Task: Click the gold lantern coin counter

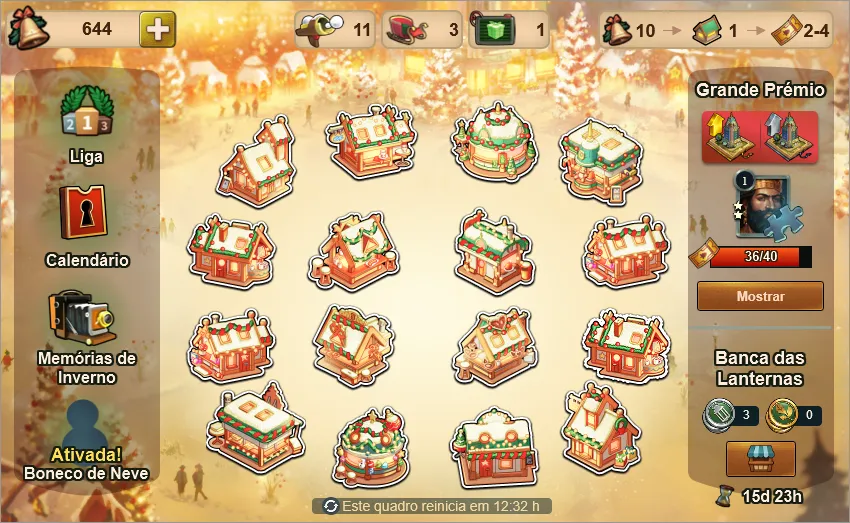Action: coord(792,414)
